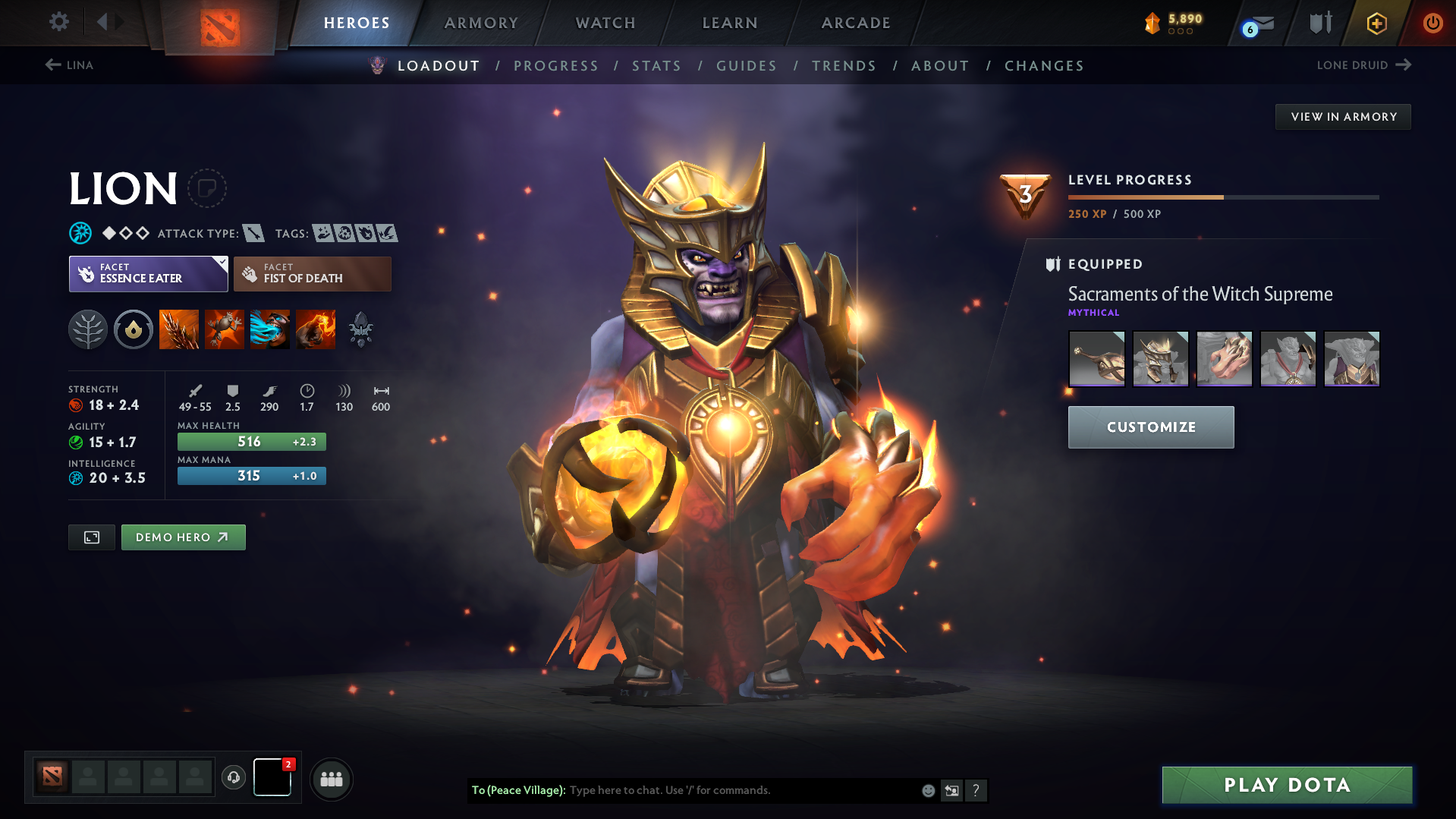This screenshot has width=1456, height=819.
Task: Open the Hex ability icon
Action: click(x=225, y=329)
